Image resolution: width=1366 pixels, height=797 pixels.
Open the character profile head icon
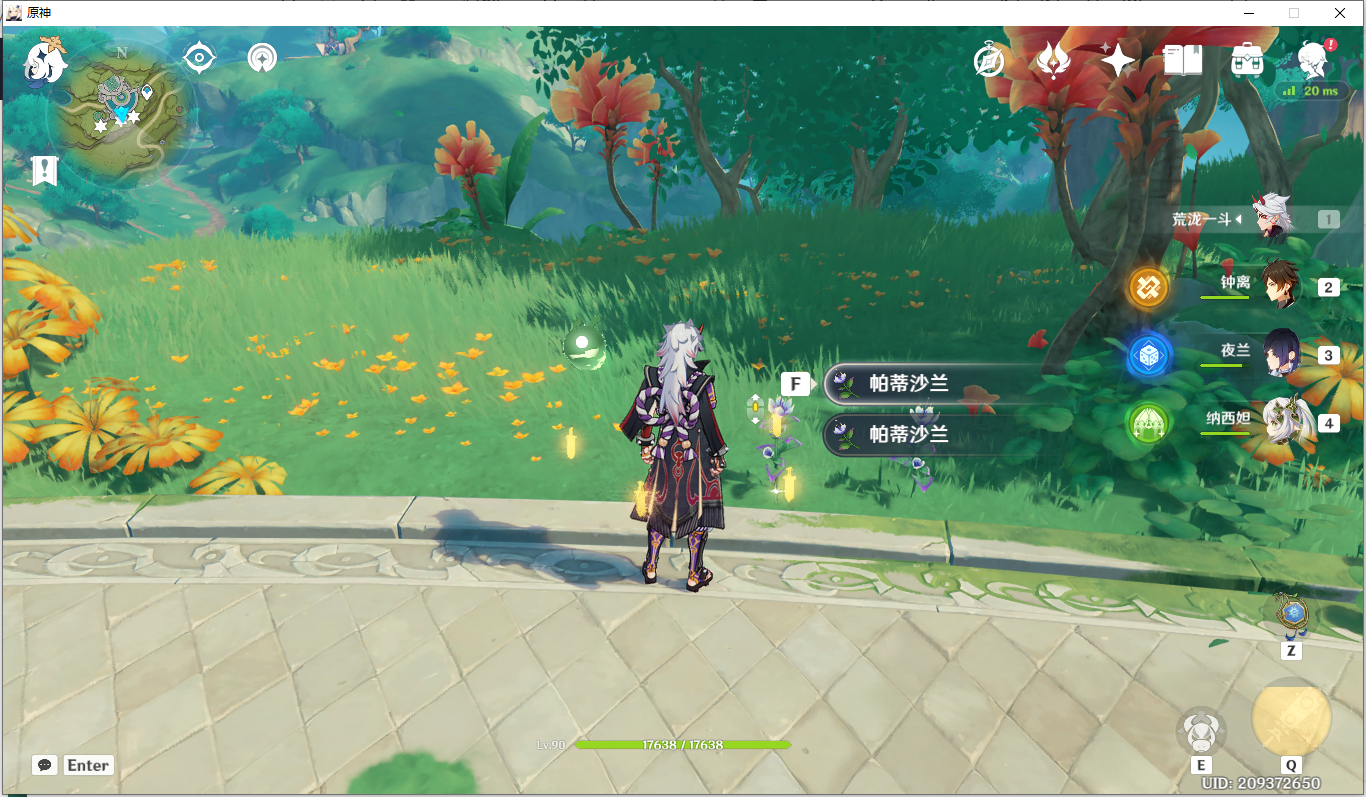click(1312, 62)
